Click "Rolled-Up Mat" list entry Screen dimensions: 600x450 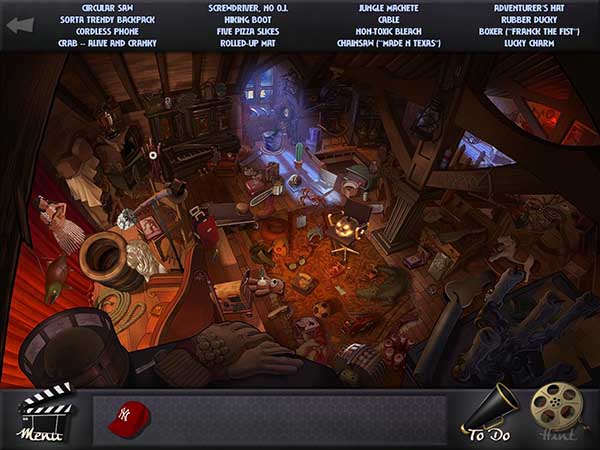248,44
